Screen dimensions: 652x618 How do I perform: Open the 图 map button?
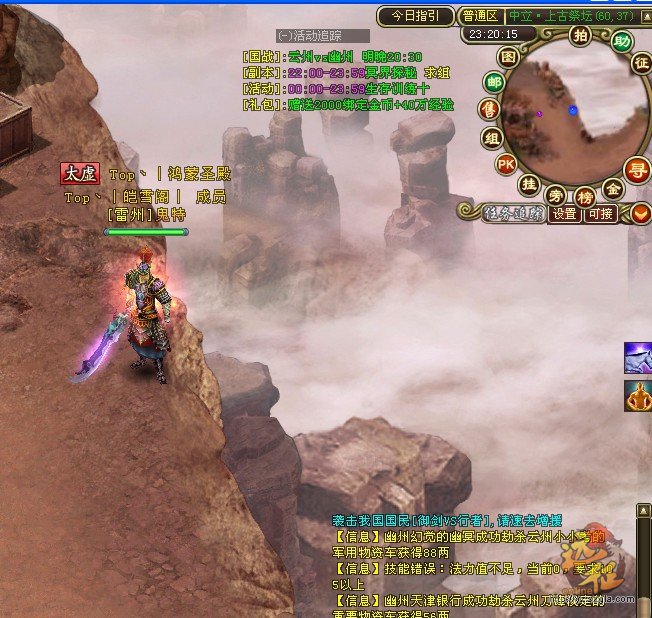coord(509,57)
